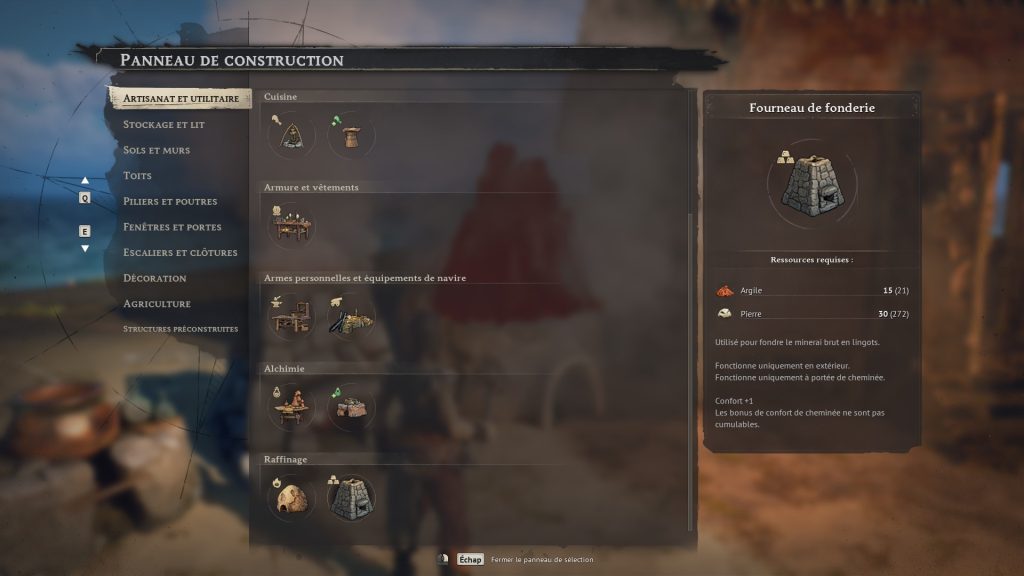Choose Structures préconstruites category
The height and width of the screenshot is (576, 1024).
click(x=180, y=329)
